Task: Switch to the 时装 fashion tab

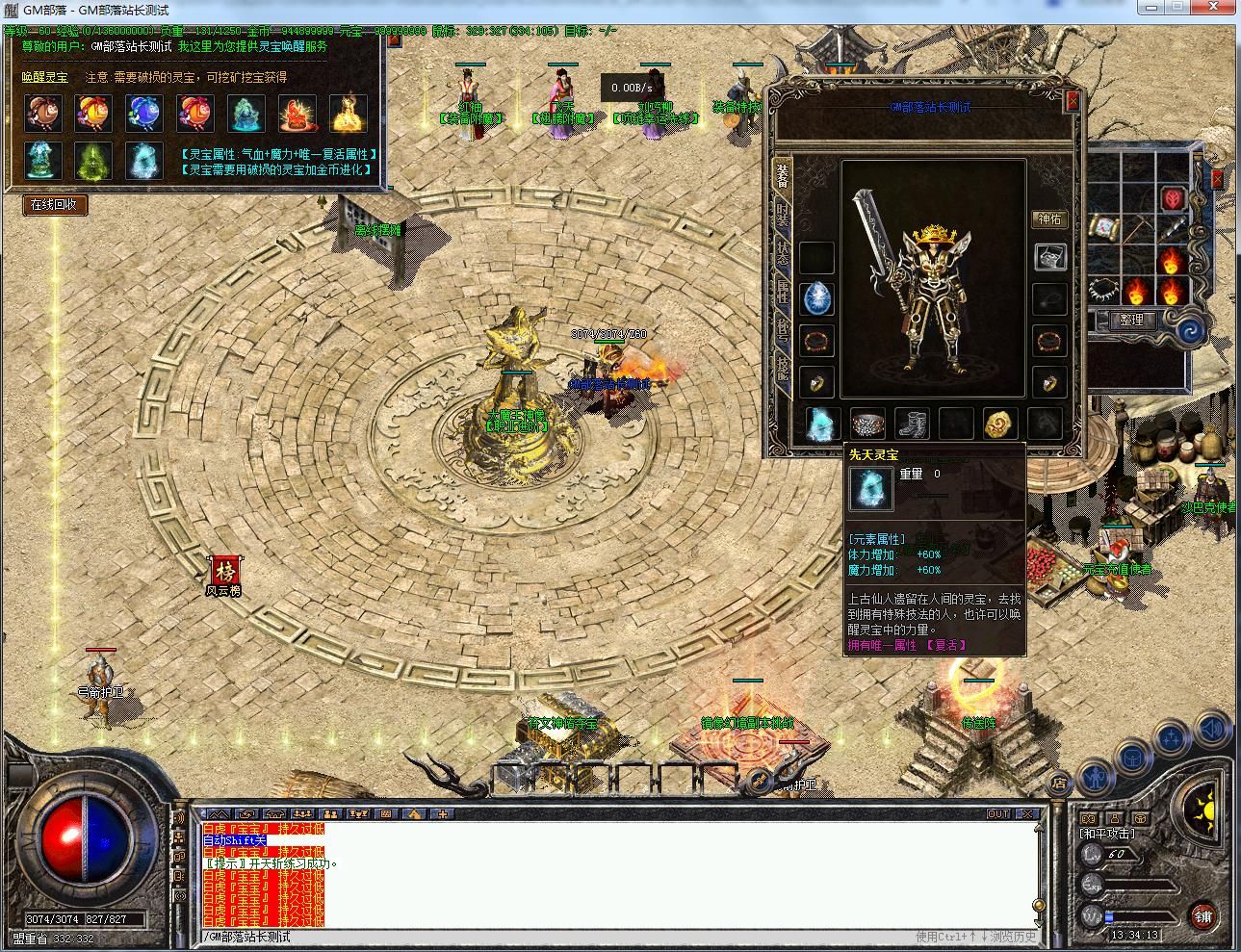Action: [783, 214]
